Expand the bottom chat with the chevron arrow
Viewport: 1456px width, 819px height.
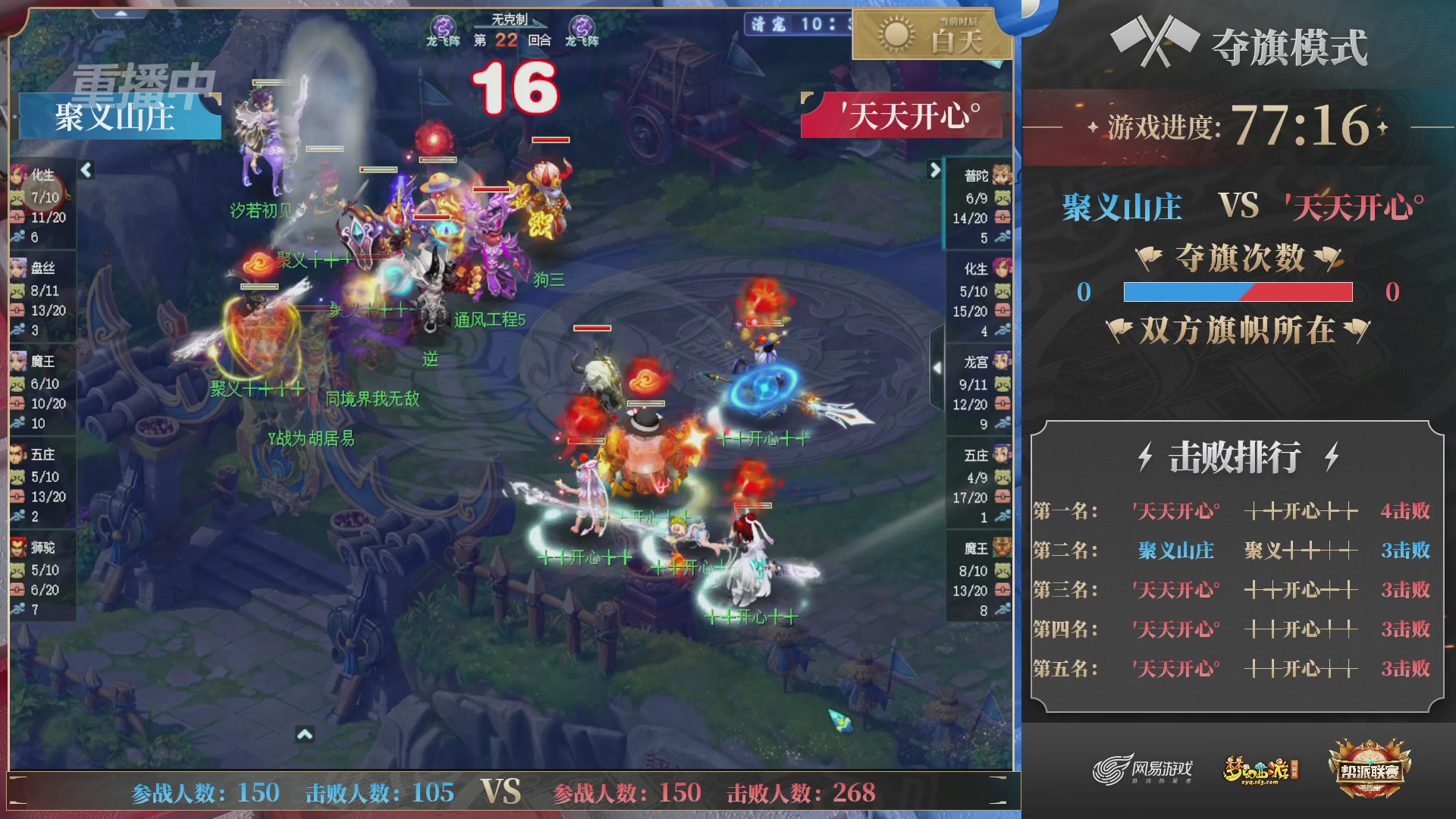[x=306, y=733]
